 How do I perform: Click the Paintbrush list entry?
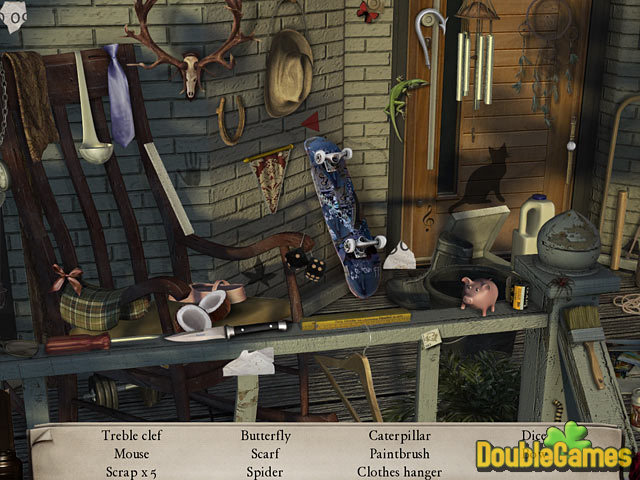pyautogui.click(x=399, y=454)
